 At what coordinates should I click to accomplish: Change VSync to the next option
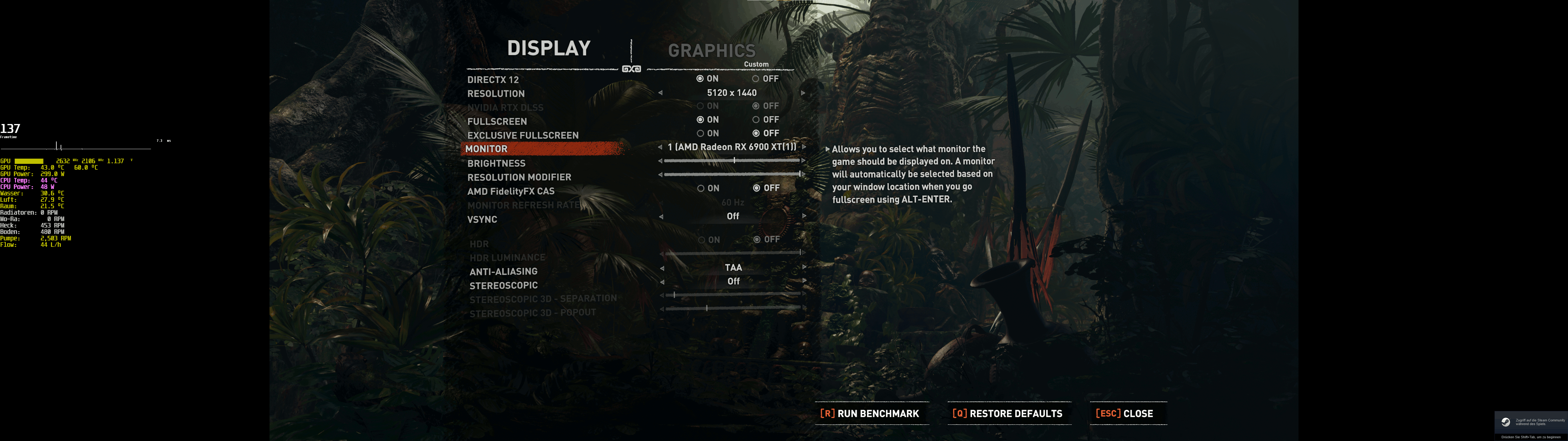[x=804, y=216]
